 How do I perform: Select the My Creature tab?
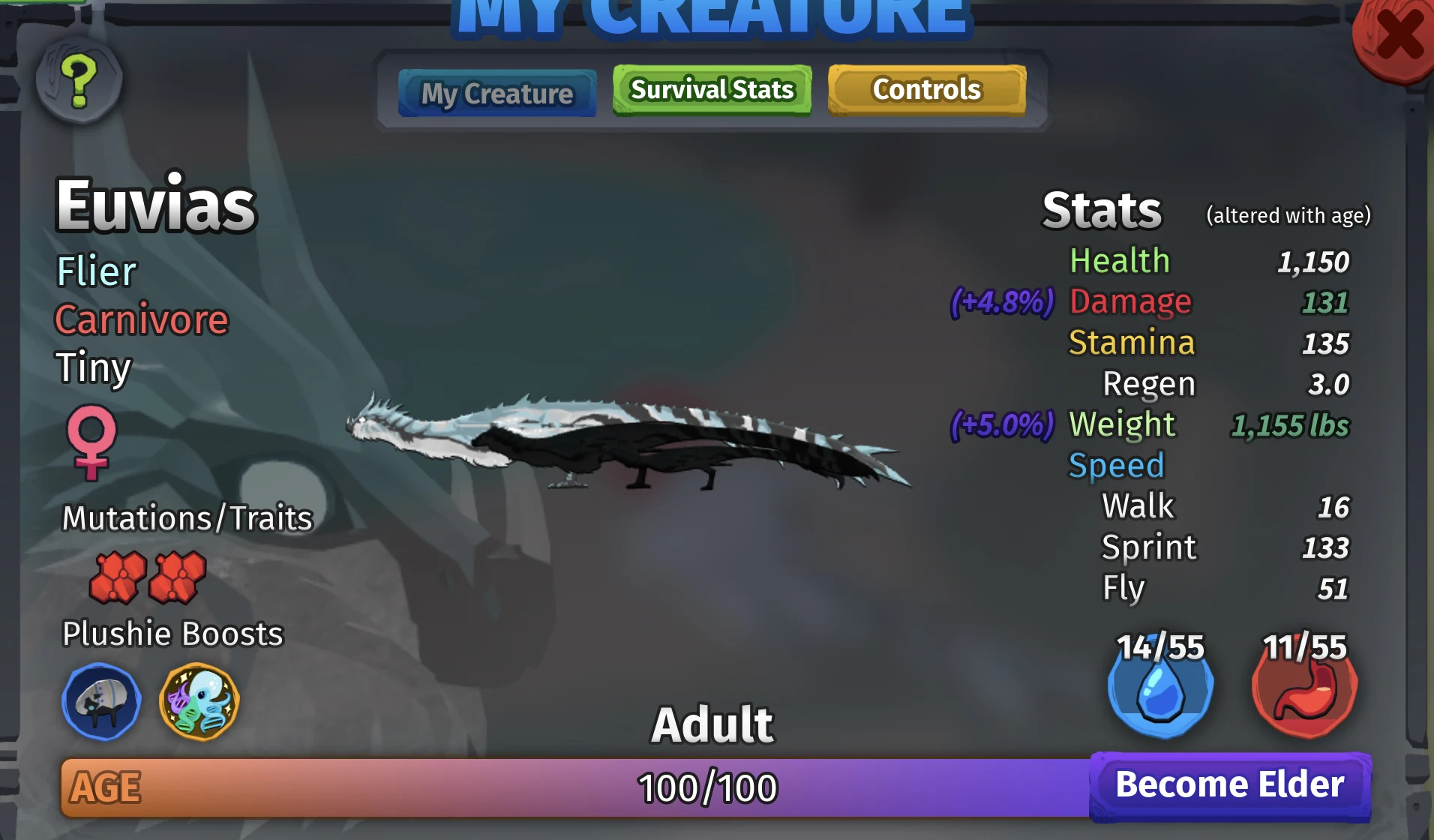(x=497, y=93)
